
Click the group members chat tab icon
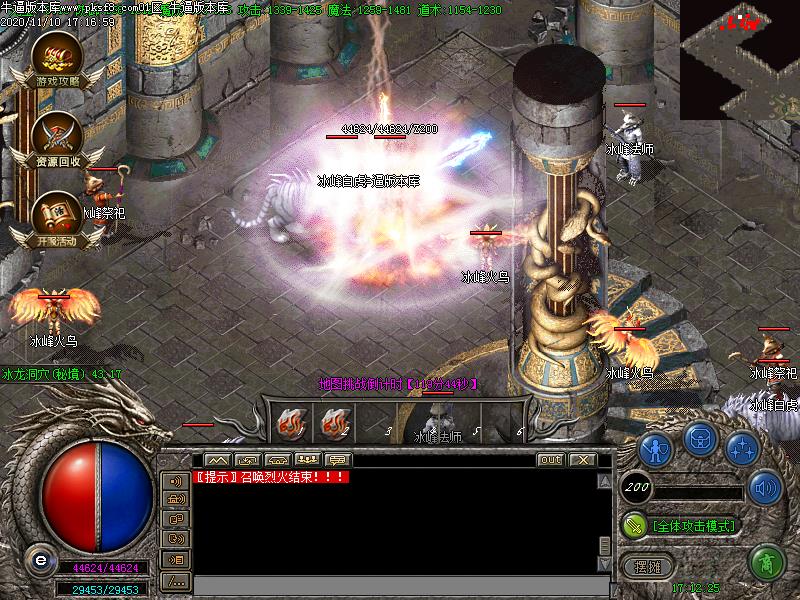(x=308, y=460)
